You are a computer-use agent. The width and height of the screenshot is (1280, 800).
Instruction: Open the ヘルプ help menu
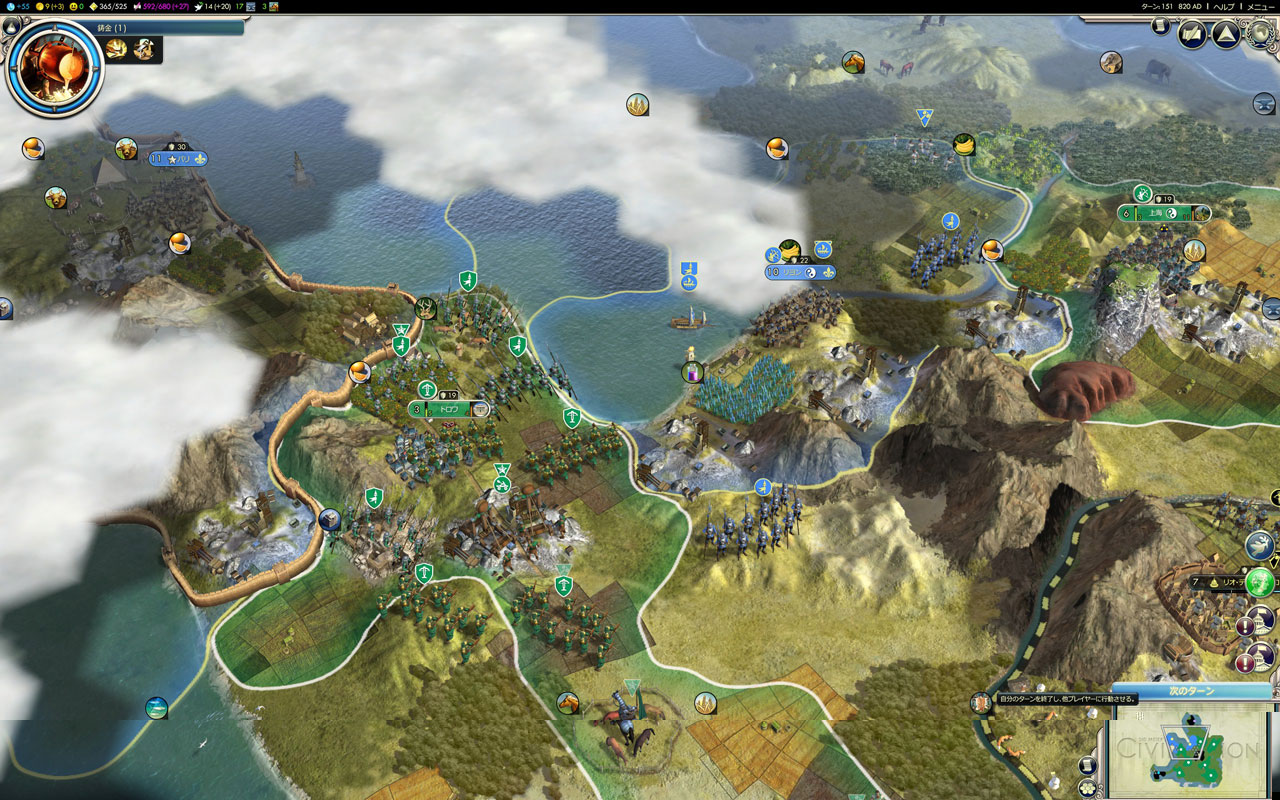(1223, 6)
